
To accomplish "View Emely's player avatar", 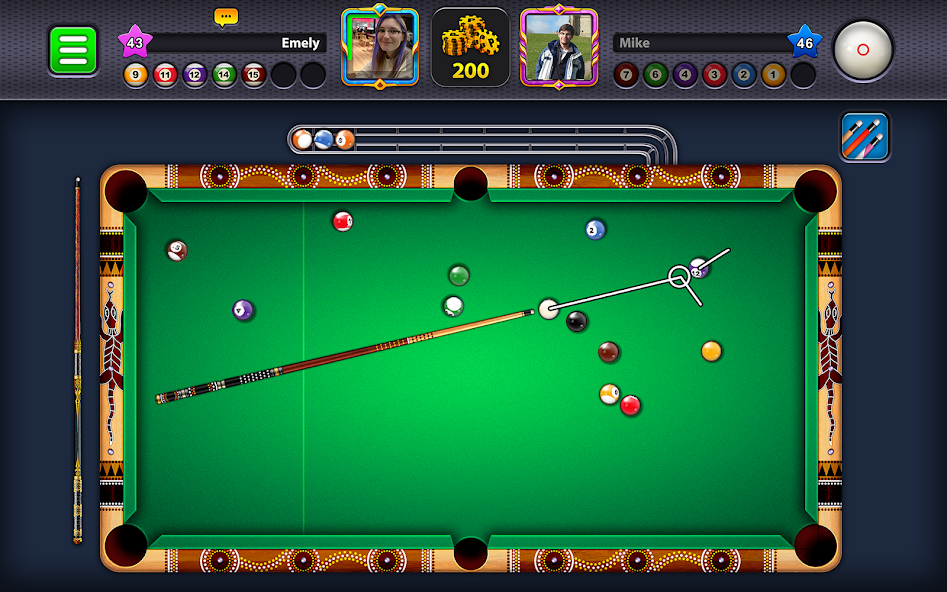I will (380, 47).
